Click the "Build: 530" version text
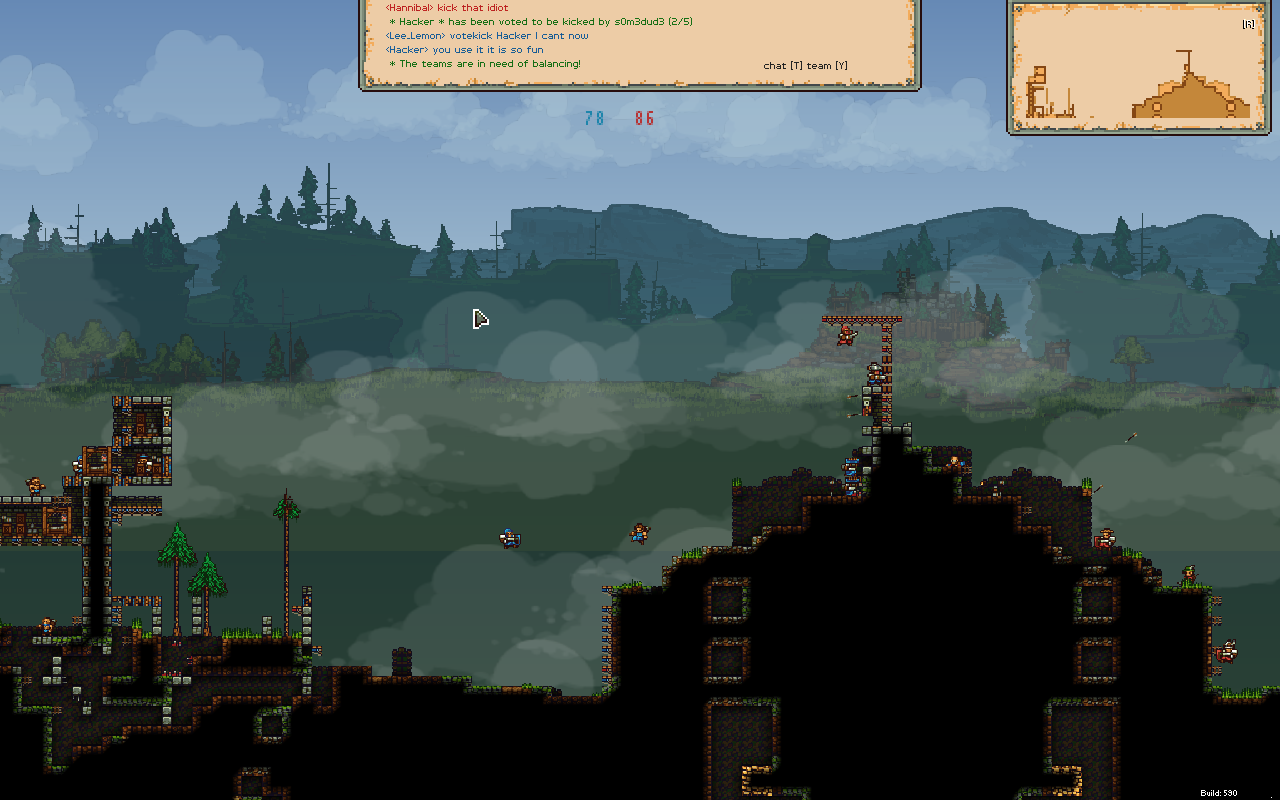The height and width of the screenshot is (800, 1280). pos(1248,793)
